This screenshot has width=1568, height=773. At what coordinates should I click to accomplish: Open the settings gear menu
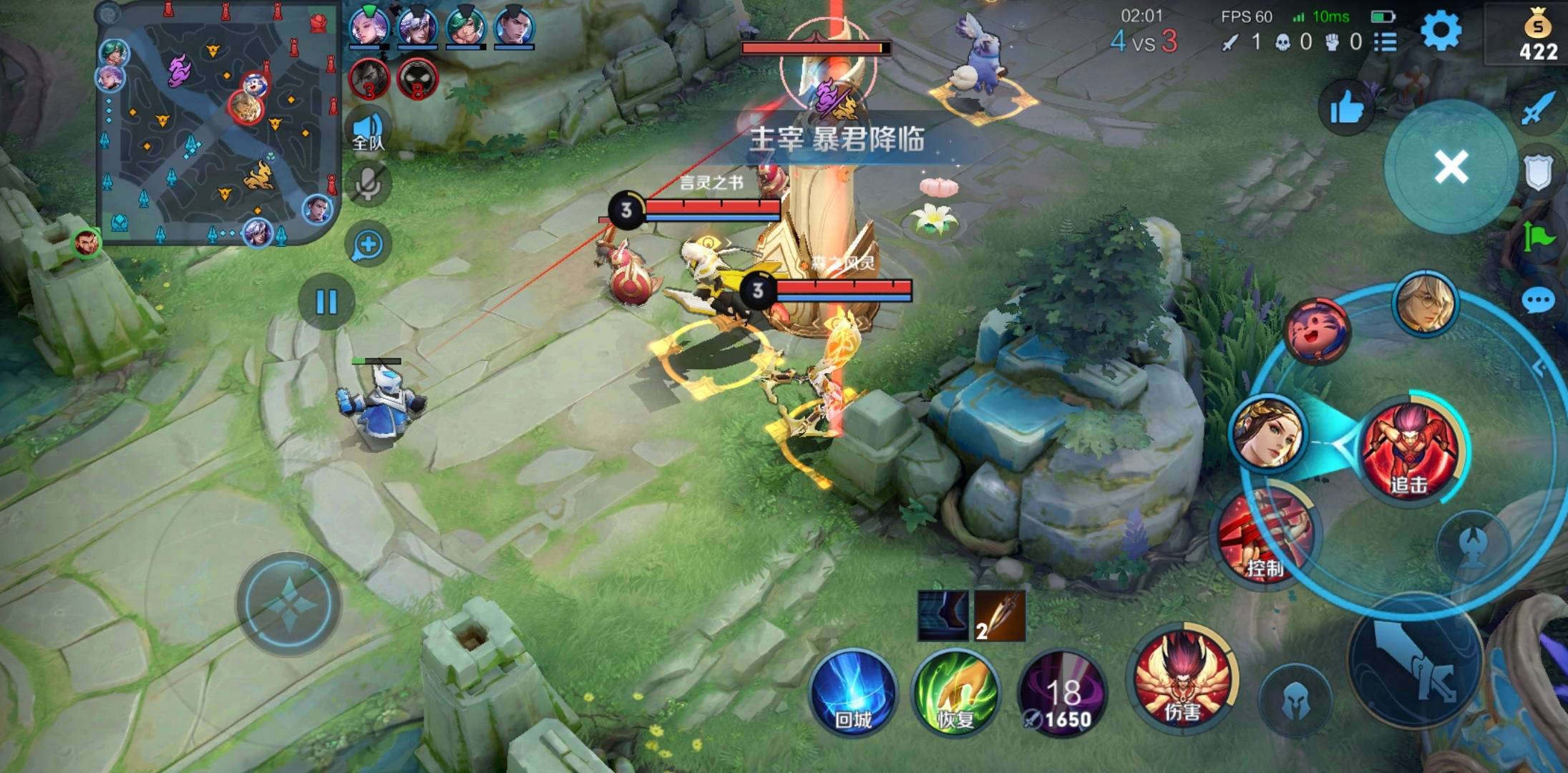1440,32
